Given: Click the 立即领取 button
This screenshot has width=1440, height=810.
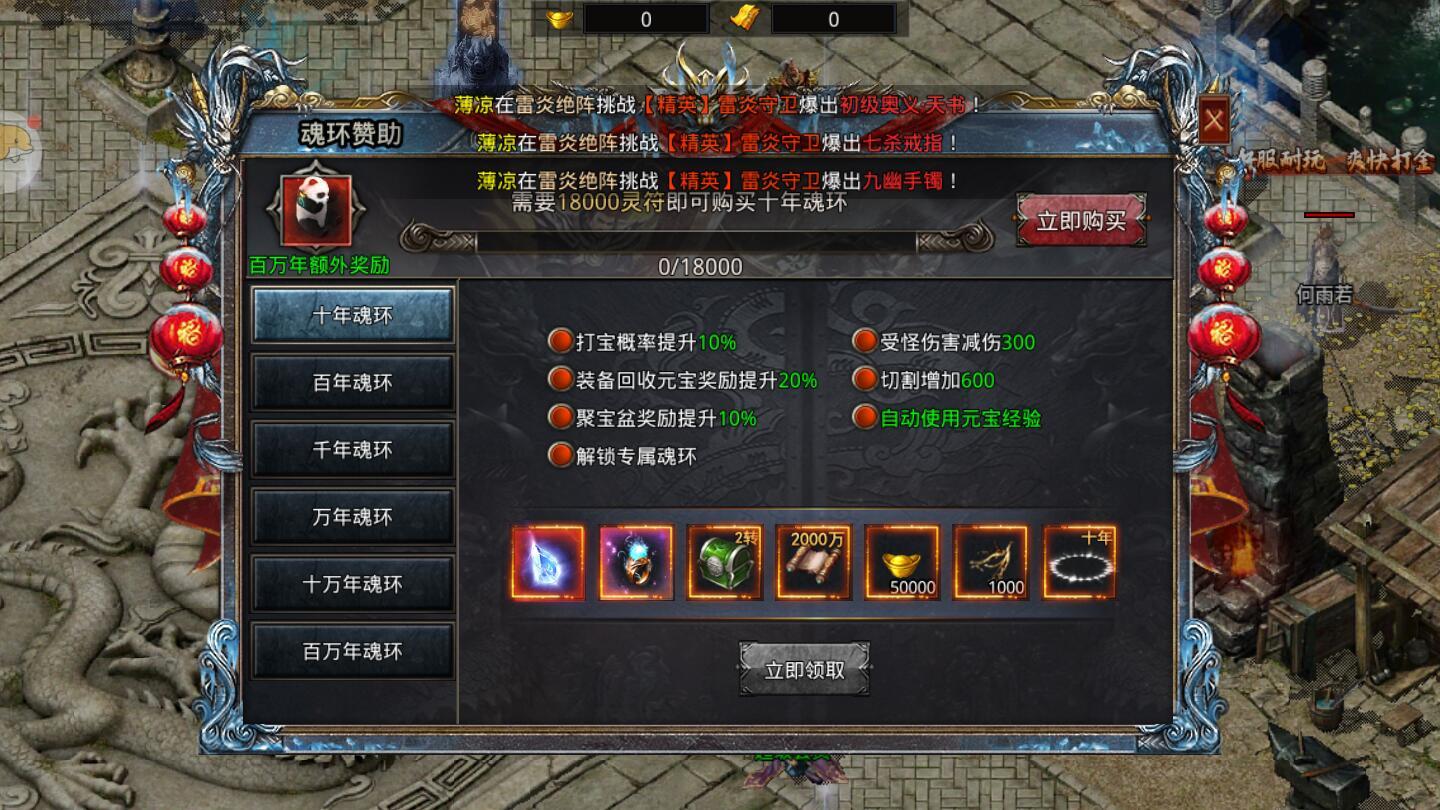Looking at the screenshot, I should pos(803,670).
